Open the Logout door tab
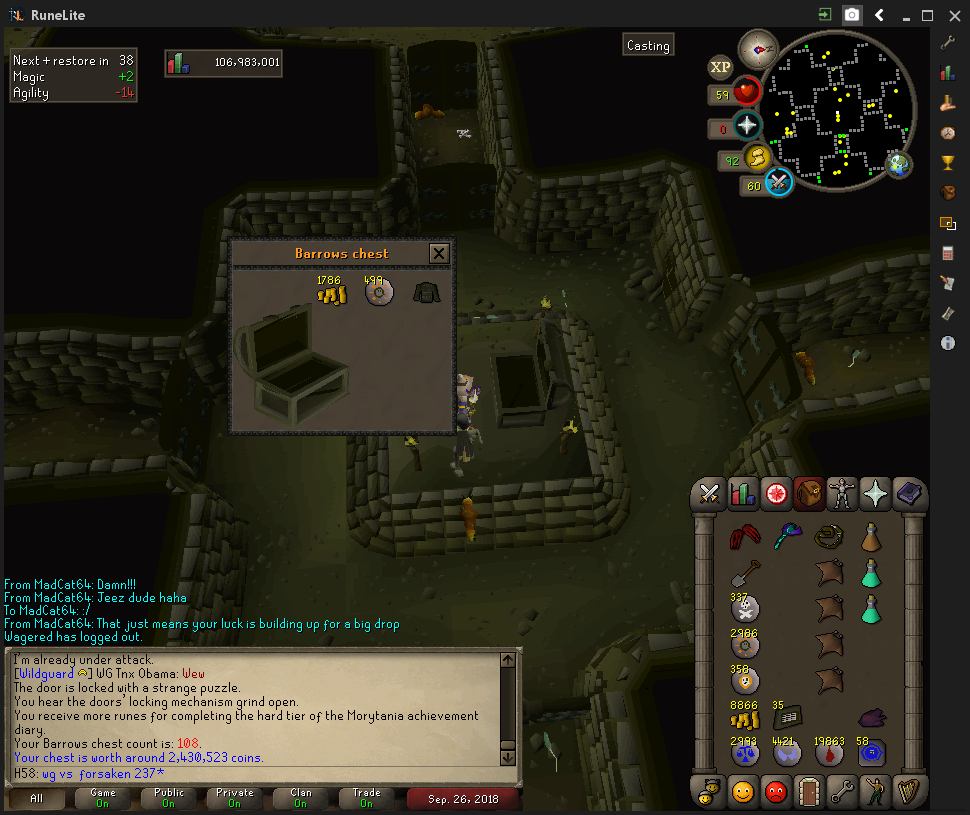The image size is (970, 815). pos(808,790)
